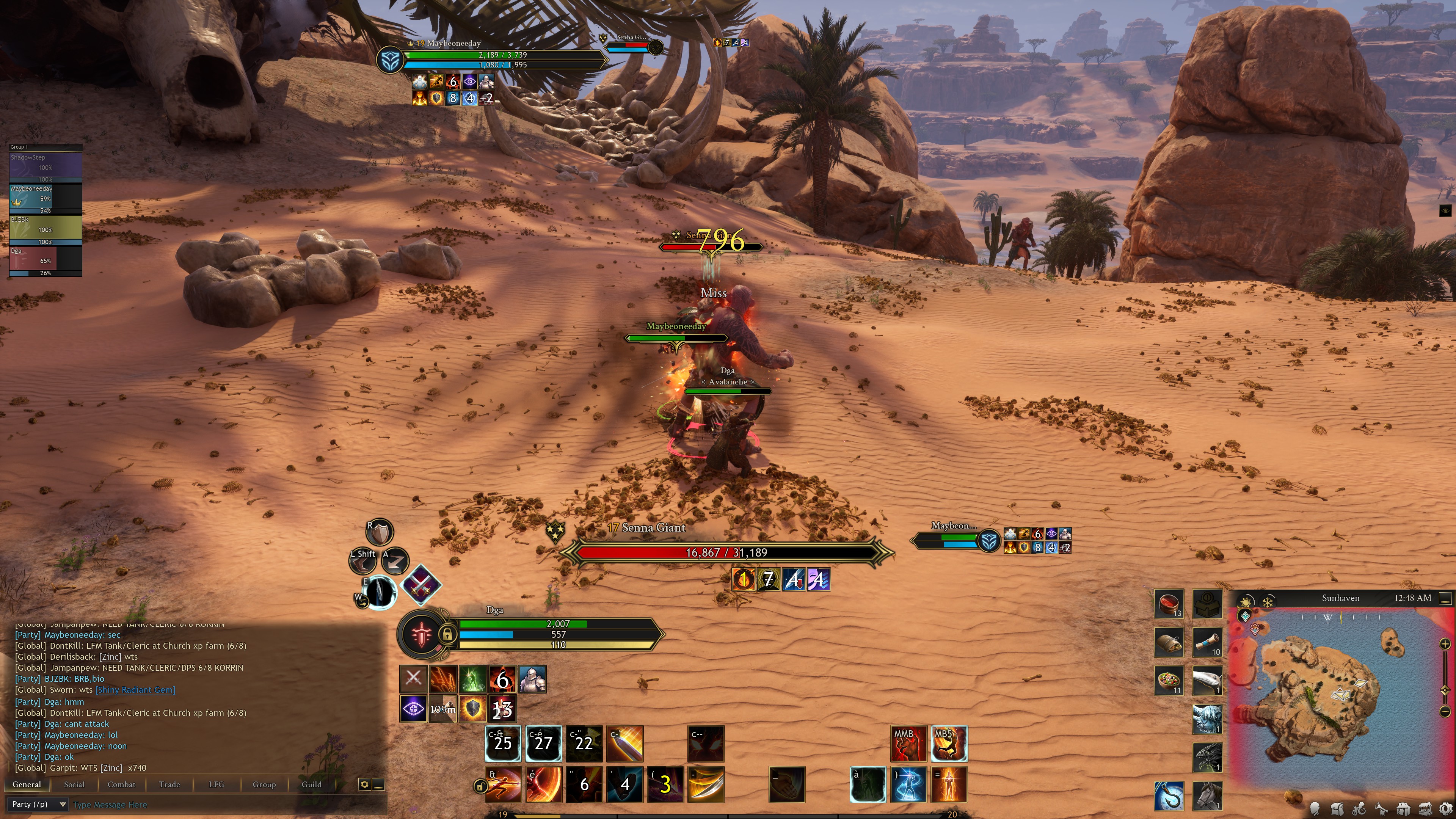The image size is (1456, 819).
Task: Select the LFG chat tab
Action: coord(216,784)
